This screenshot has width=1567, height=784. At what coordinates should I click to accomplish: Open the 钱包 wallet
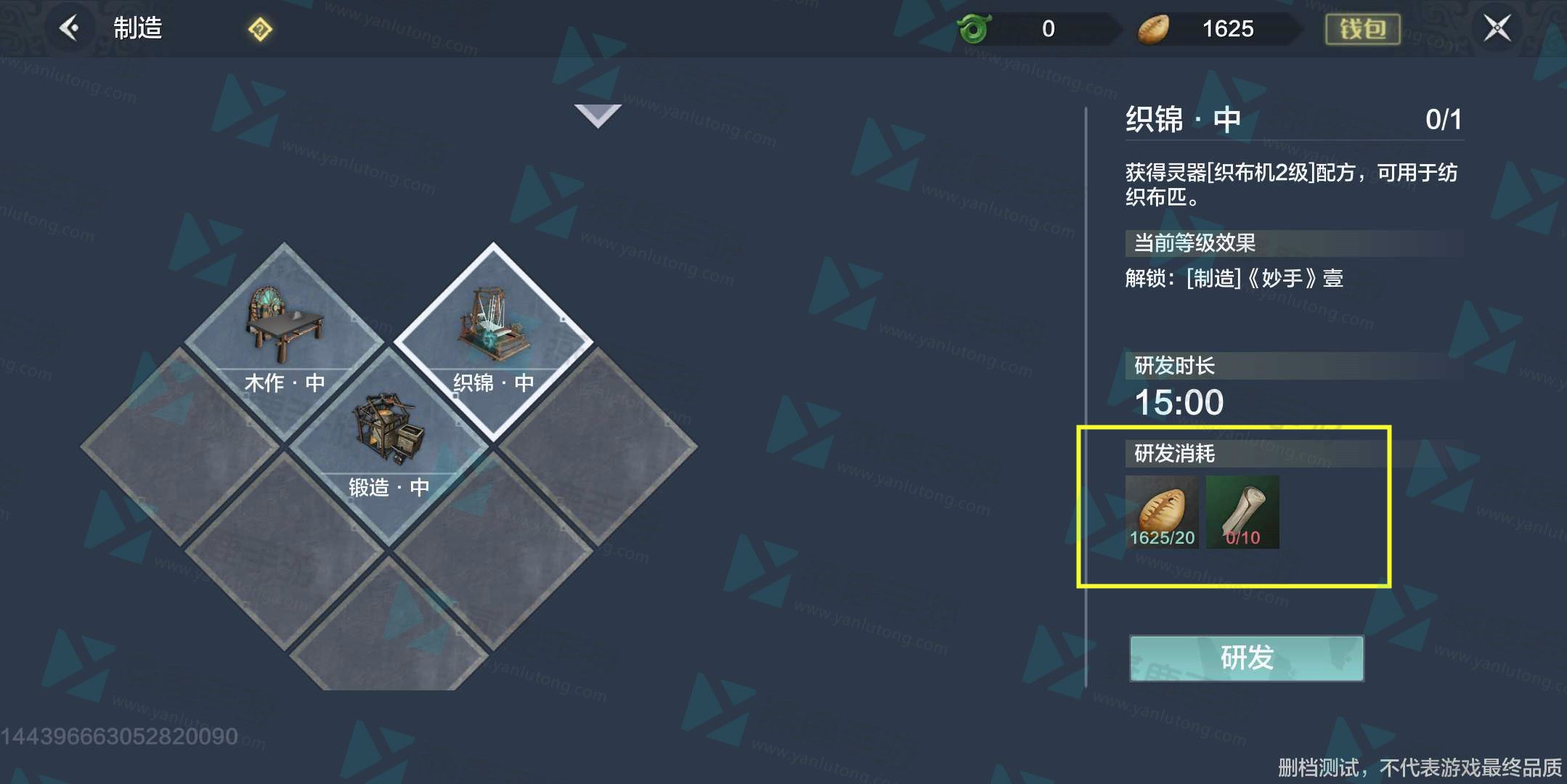pos(1362,28)
